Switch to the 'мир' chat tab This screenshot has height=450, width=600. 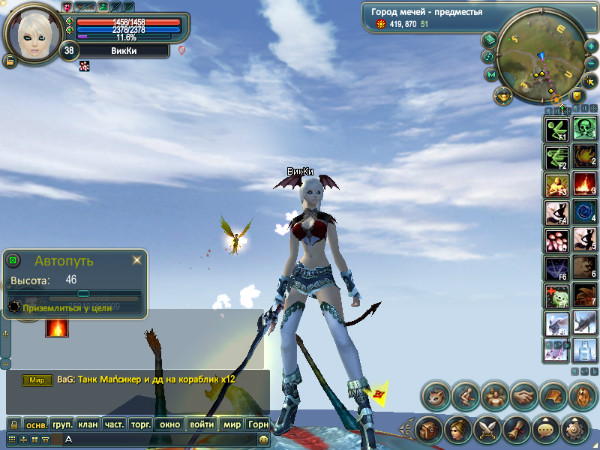(x=232, y=424)
